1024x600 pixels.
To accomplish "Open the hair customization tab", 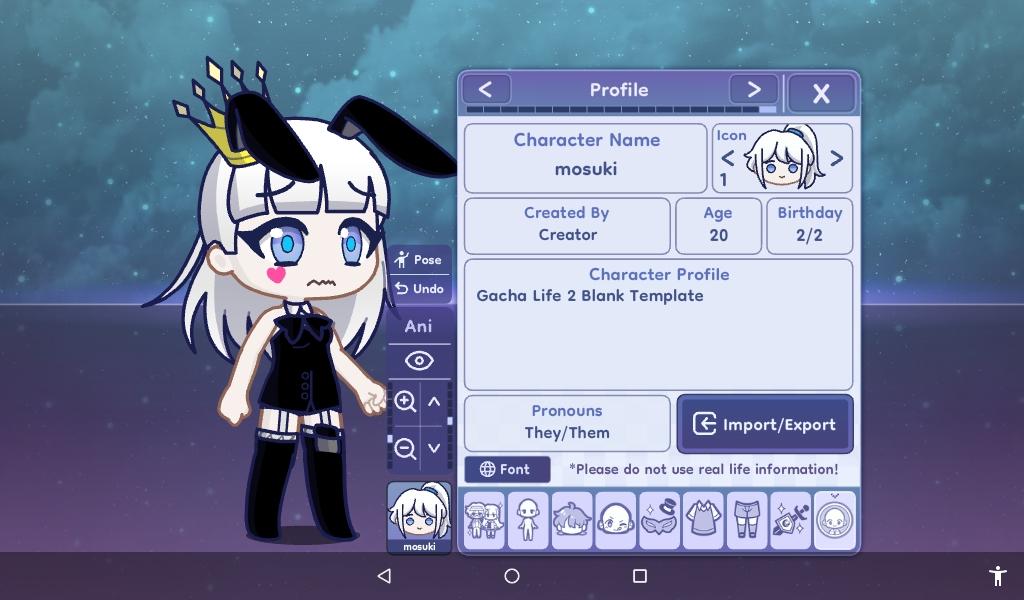I will click(572, 520).
